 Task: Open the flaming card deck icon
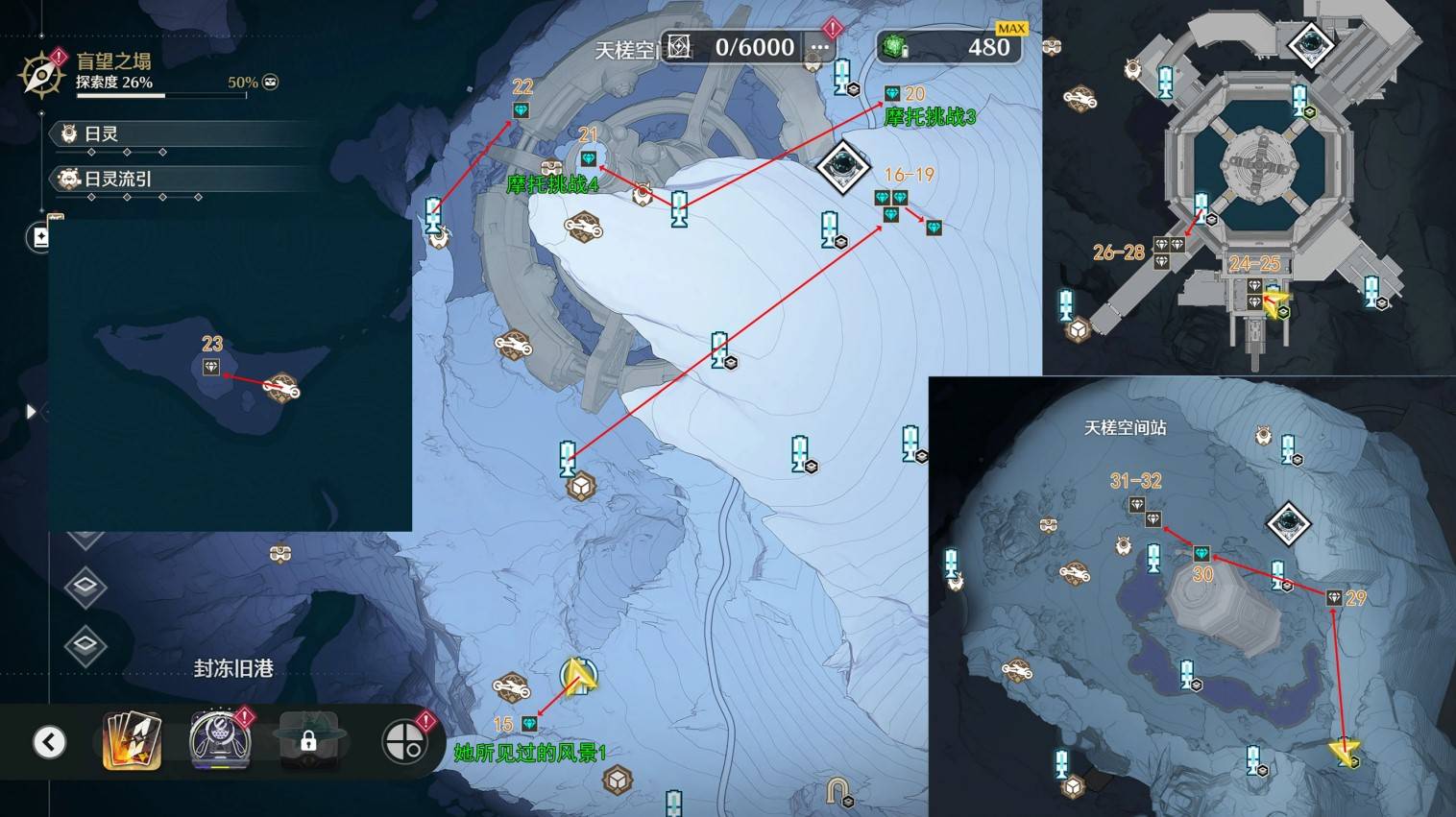click(131, 741)
